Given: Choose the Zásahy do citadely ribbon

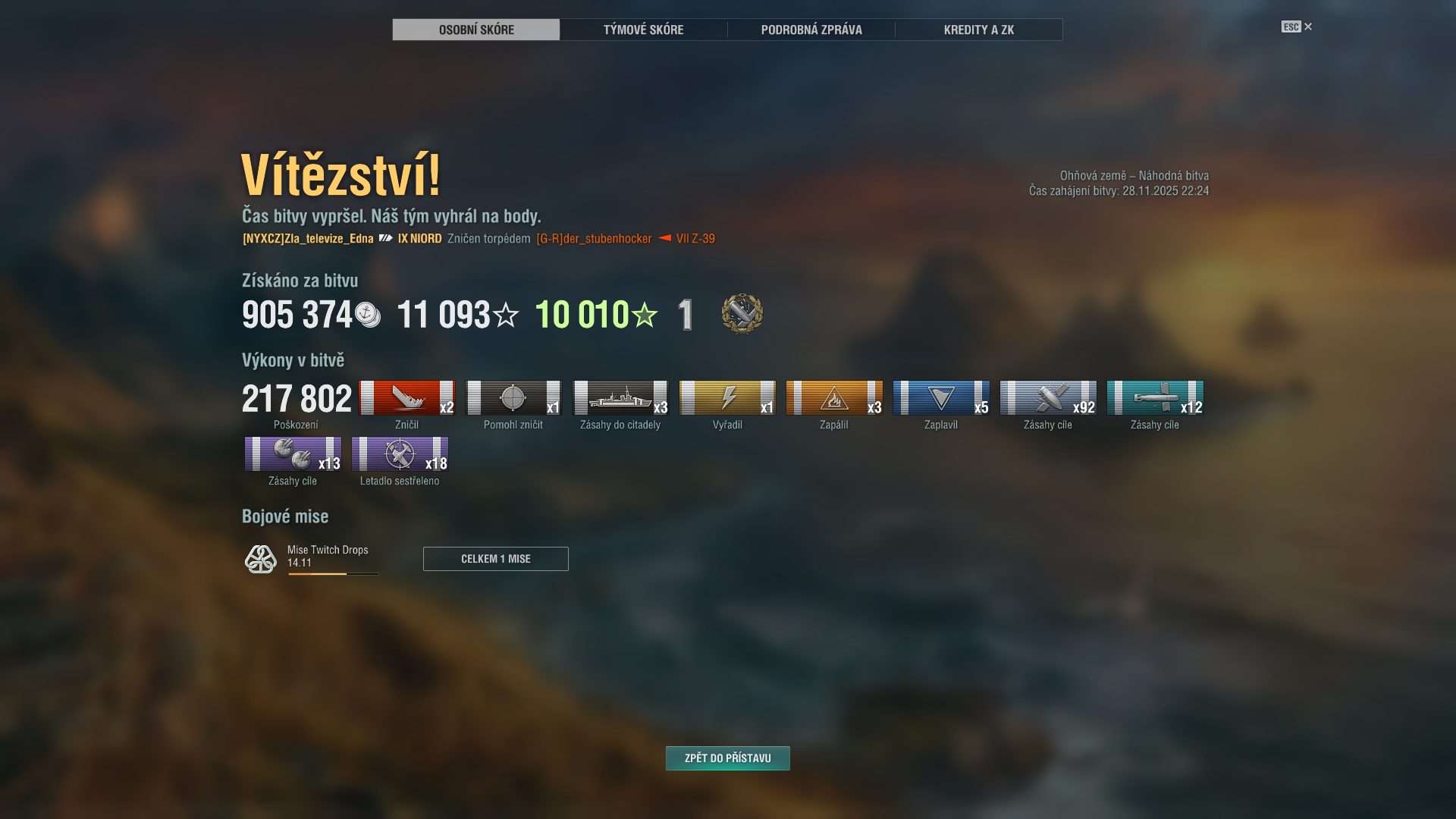Looking at the screenshot, I should 620,398.
